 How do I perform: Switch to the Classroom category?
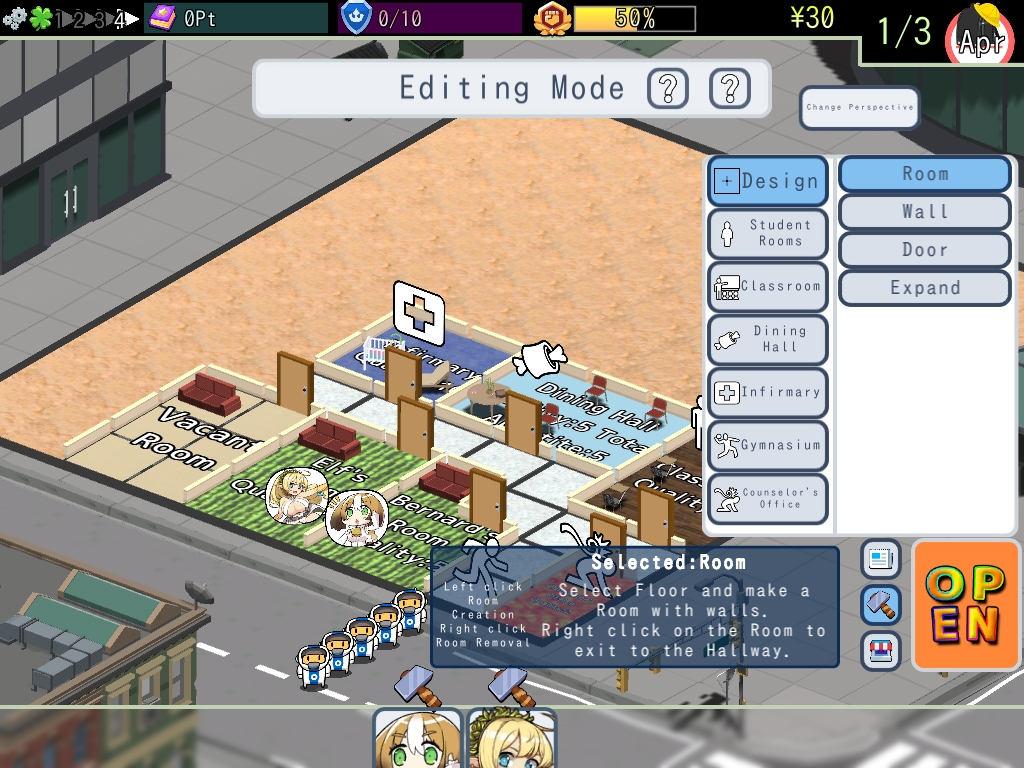coord(768,287)
